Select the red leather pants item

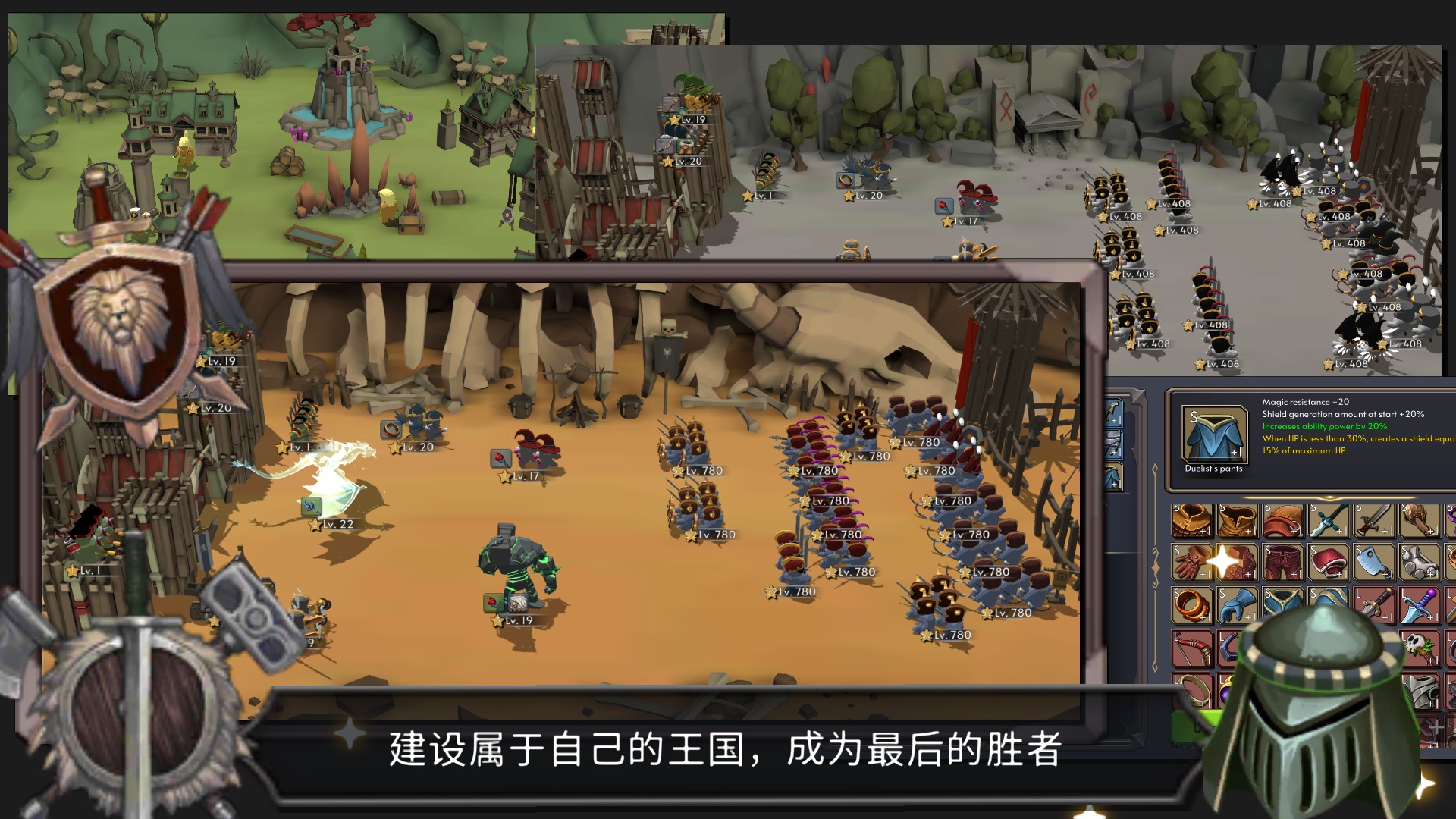point(1283,563)
